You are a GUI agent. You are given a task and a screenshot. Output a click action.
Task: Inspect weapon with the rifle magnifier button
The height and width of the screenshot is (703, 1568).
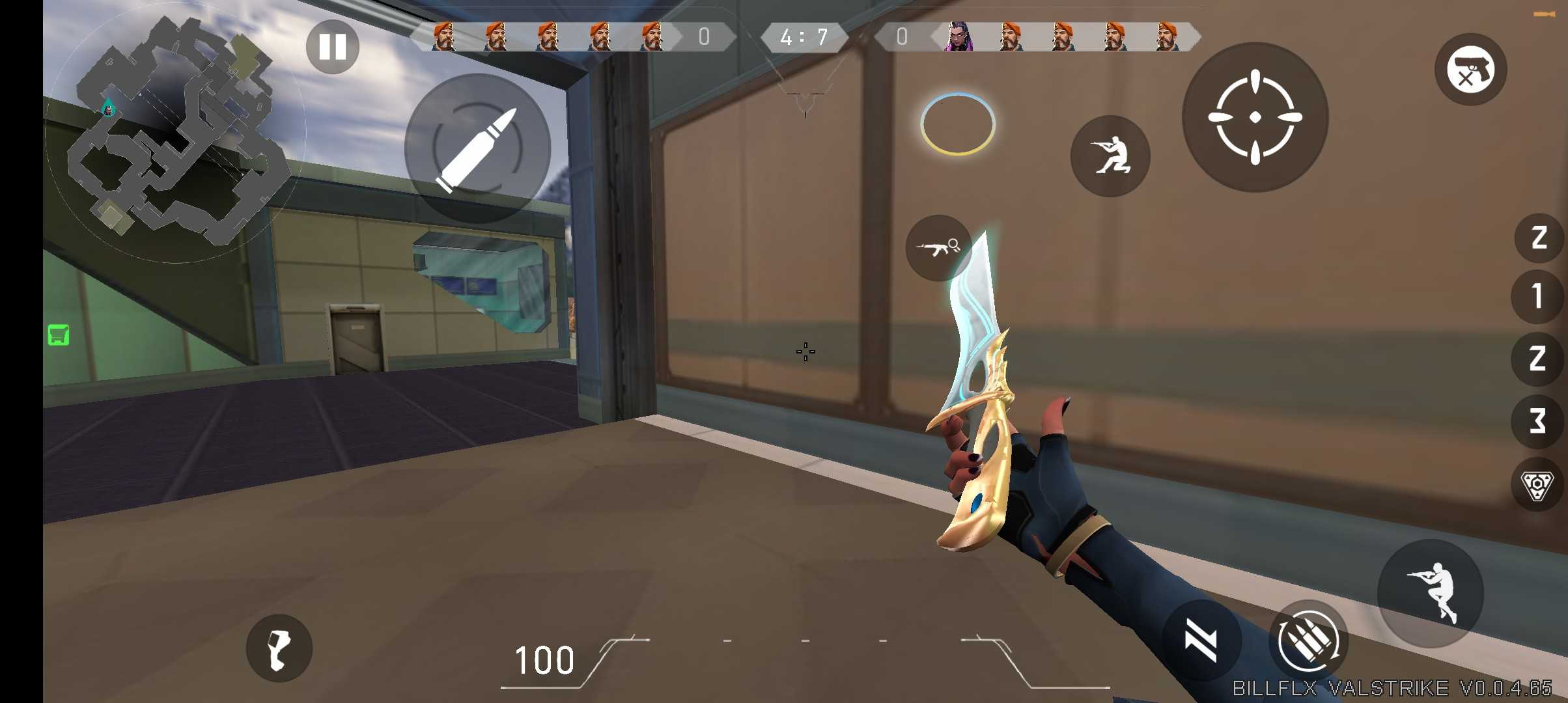point(938,247)
